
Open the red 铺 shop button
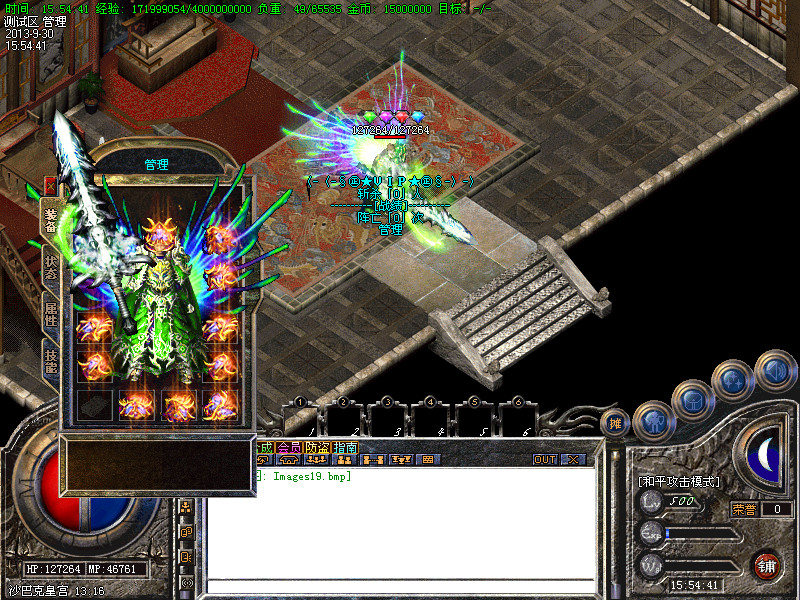click(x=768, y=565)
